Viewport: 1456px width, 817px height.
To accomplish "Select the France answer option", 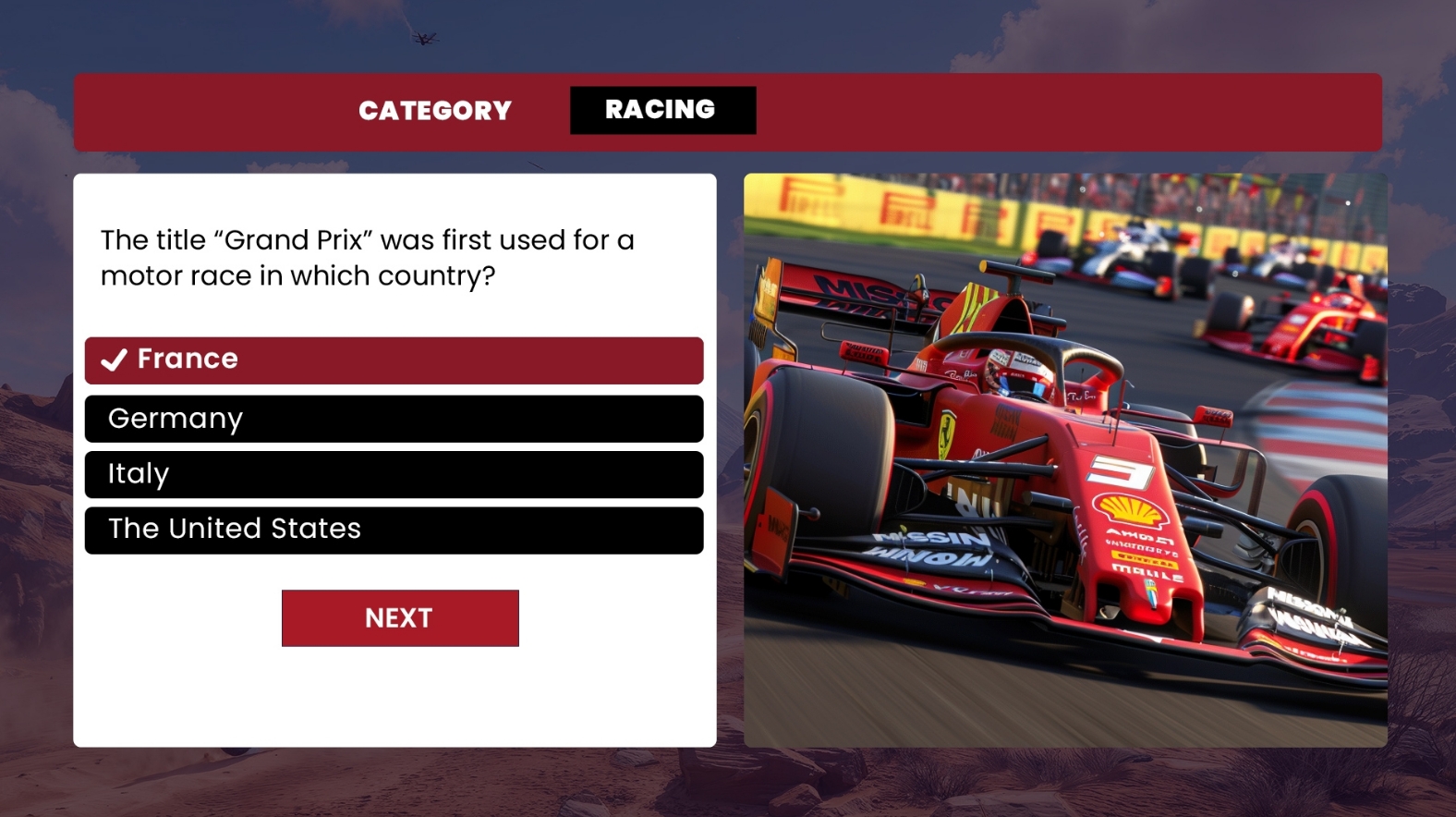I will coord(394,360).
